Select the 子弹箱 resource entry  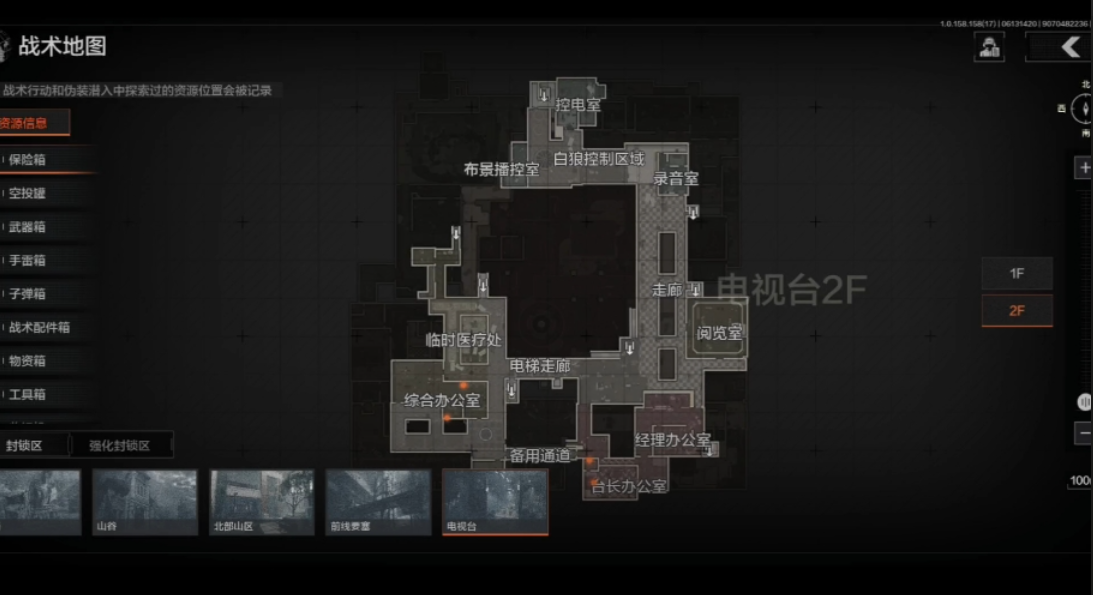pyautogui.click(x=28, y=294)
